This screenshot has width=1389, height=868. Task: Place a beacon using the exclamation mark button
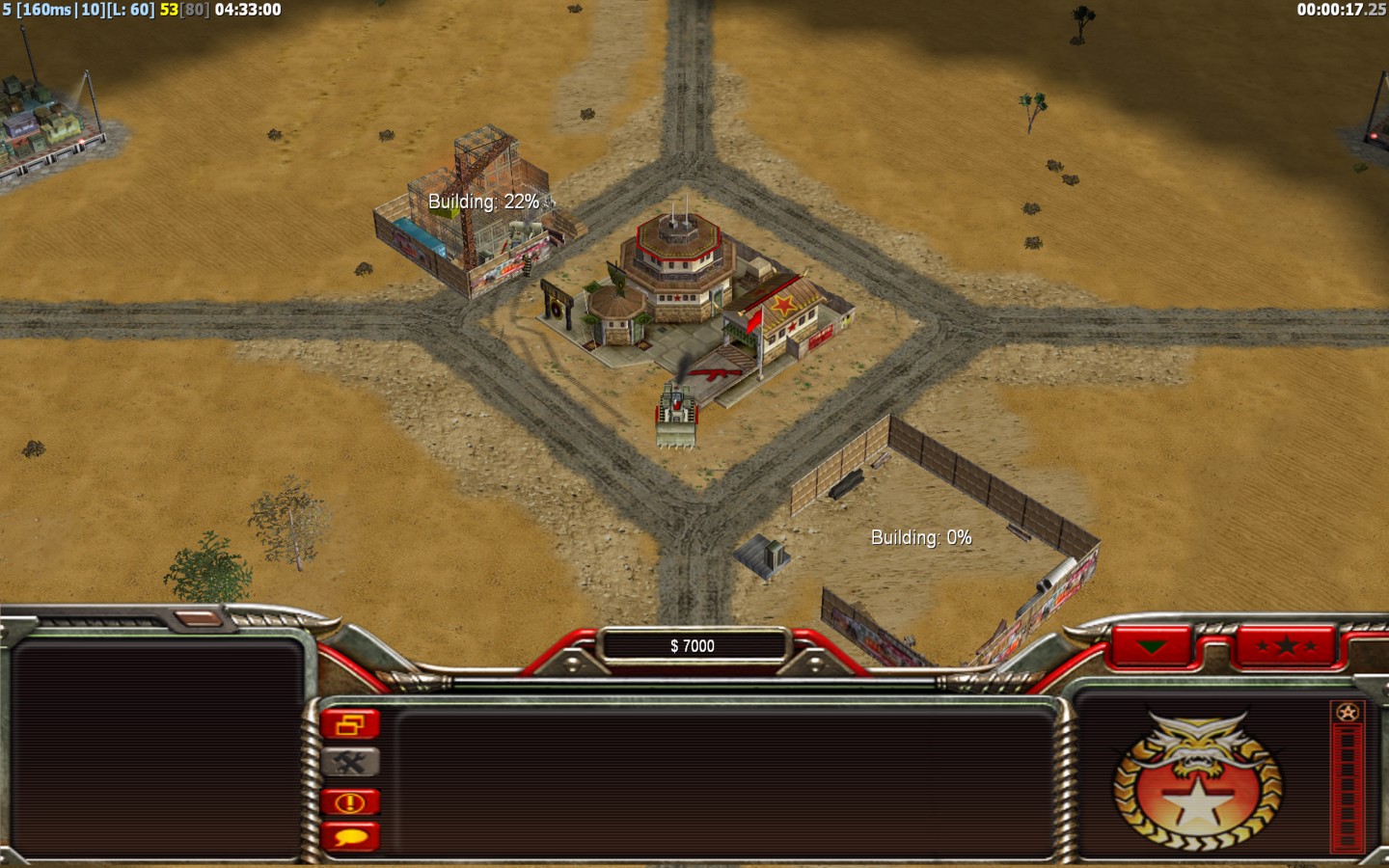point(350,801)
